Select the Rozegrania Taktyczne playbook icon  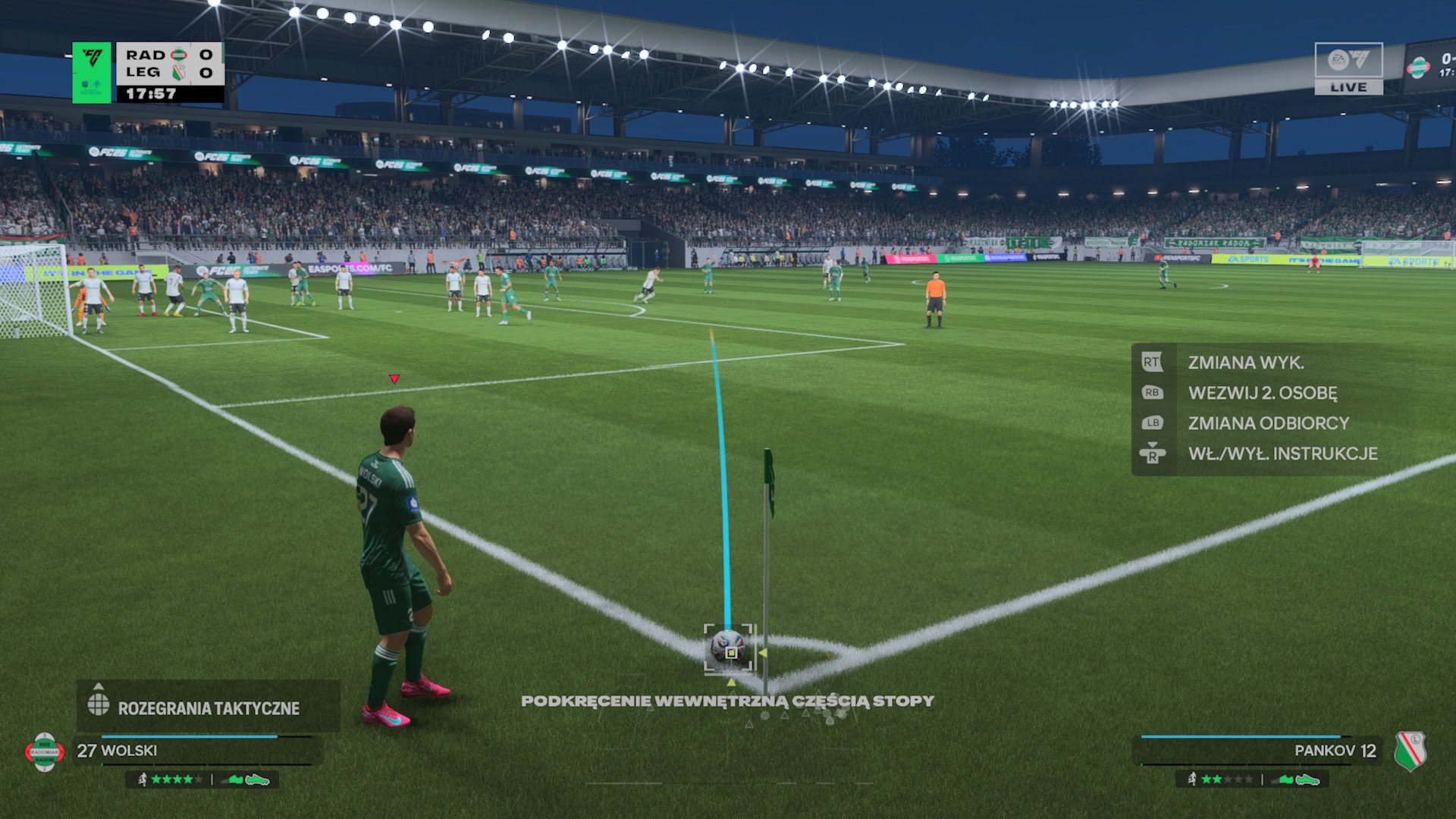pyautogui.click(x=97, y=705)
